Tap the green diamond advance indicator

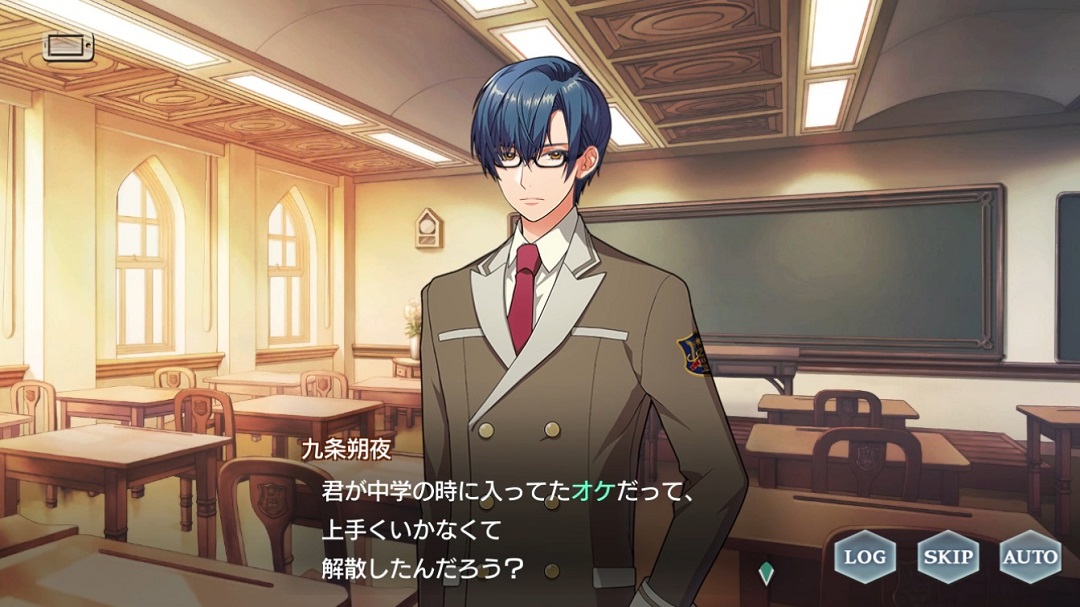point(766,572)
